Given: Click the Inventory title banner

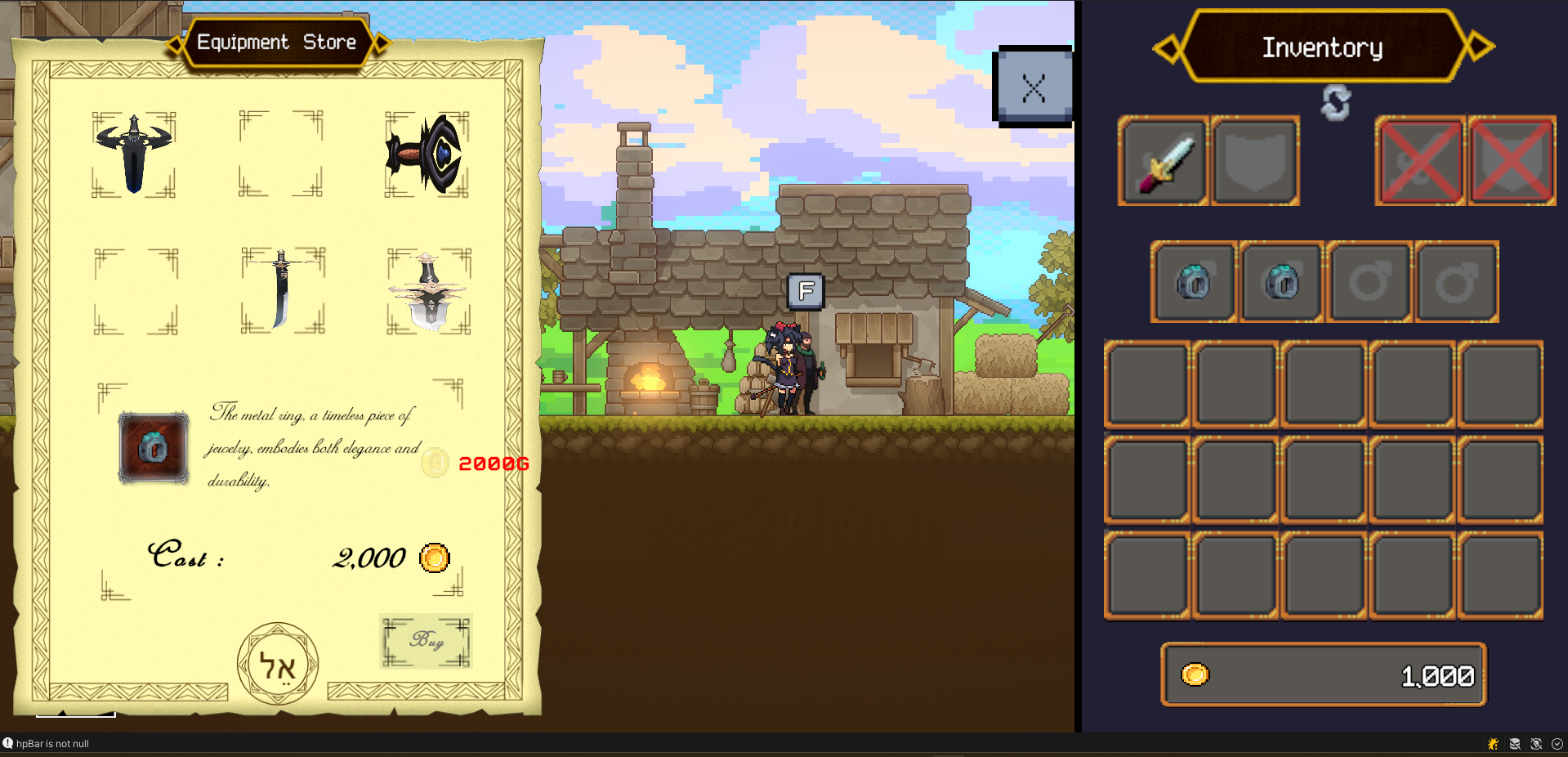Looking at the screenshot, I should click(1323, 47).
